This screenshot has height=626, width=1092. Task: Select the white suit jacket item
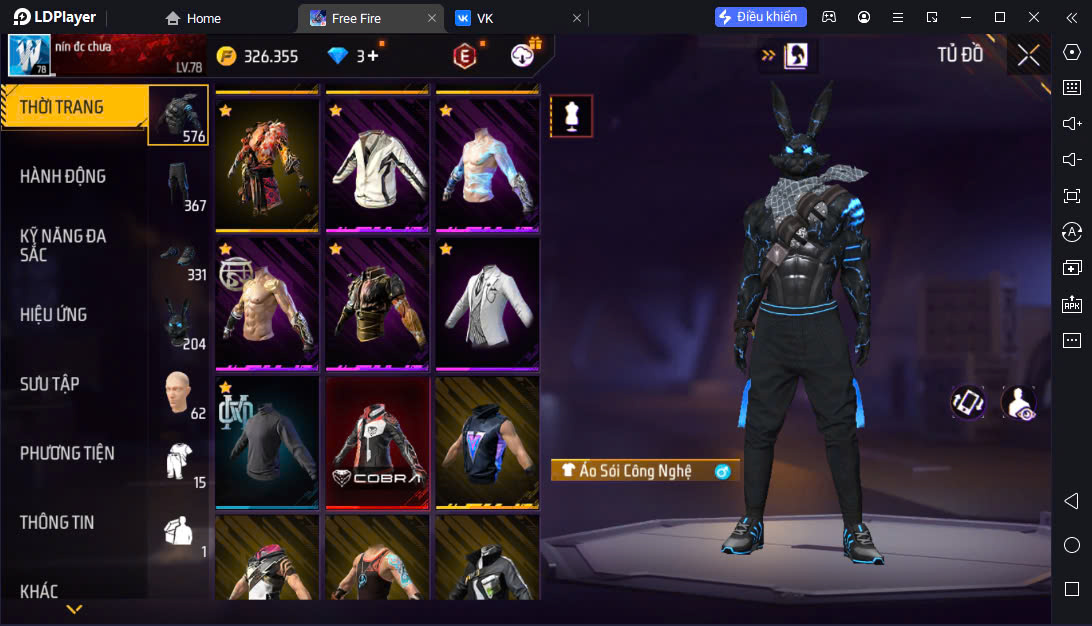[487, 302]
